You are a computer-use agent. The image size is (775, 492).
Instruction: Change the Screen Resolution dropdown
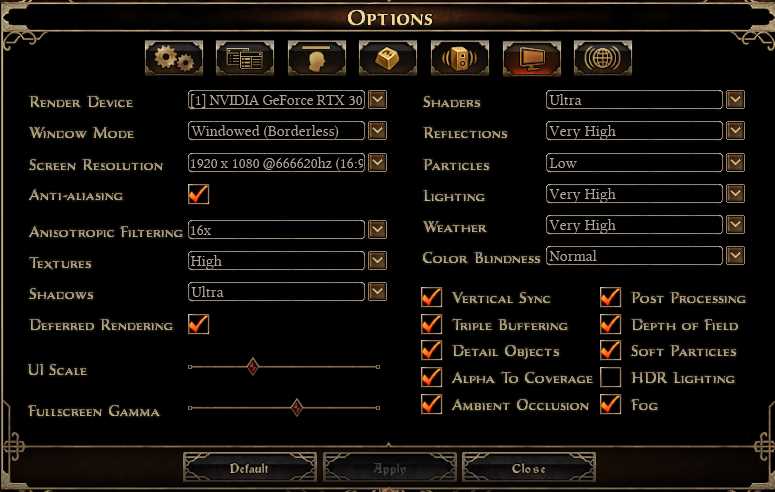377,162
